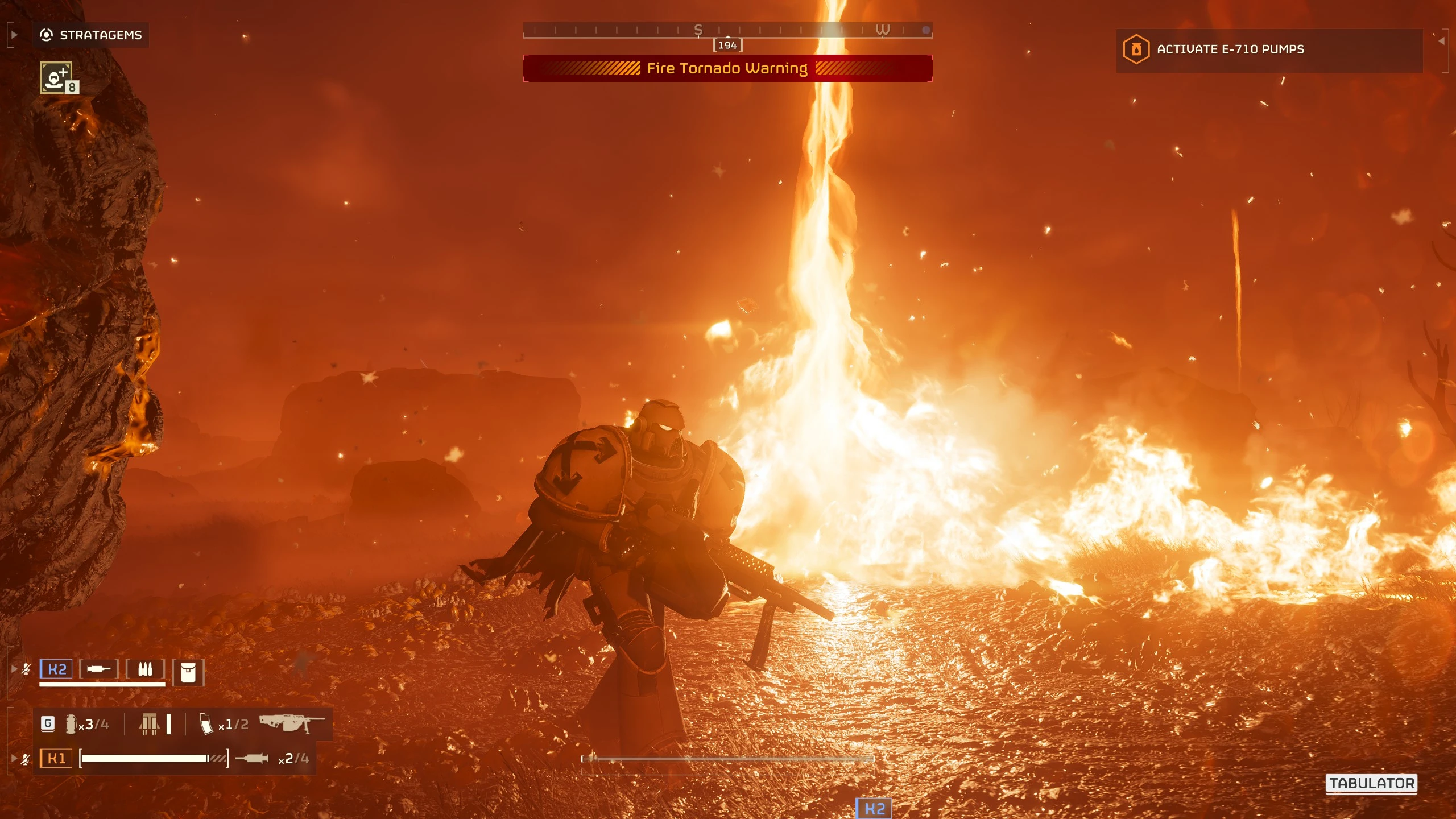Click teammate K2's ammo bullets icon
This screenshot has height=819, width=1456.
pyautogui.click(x=145, y=669)
